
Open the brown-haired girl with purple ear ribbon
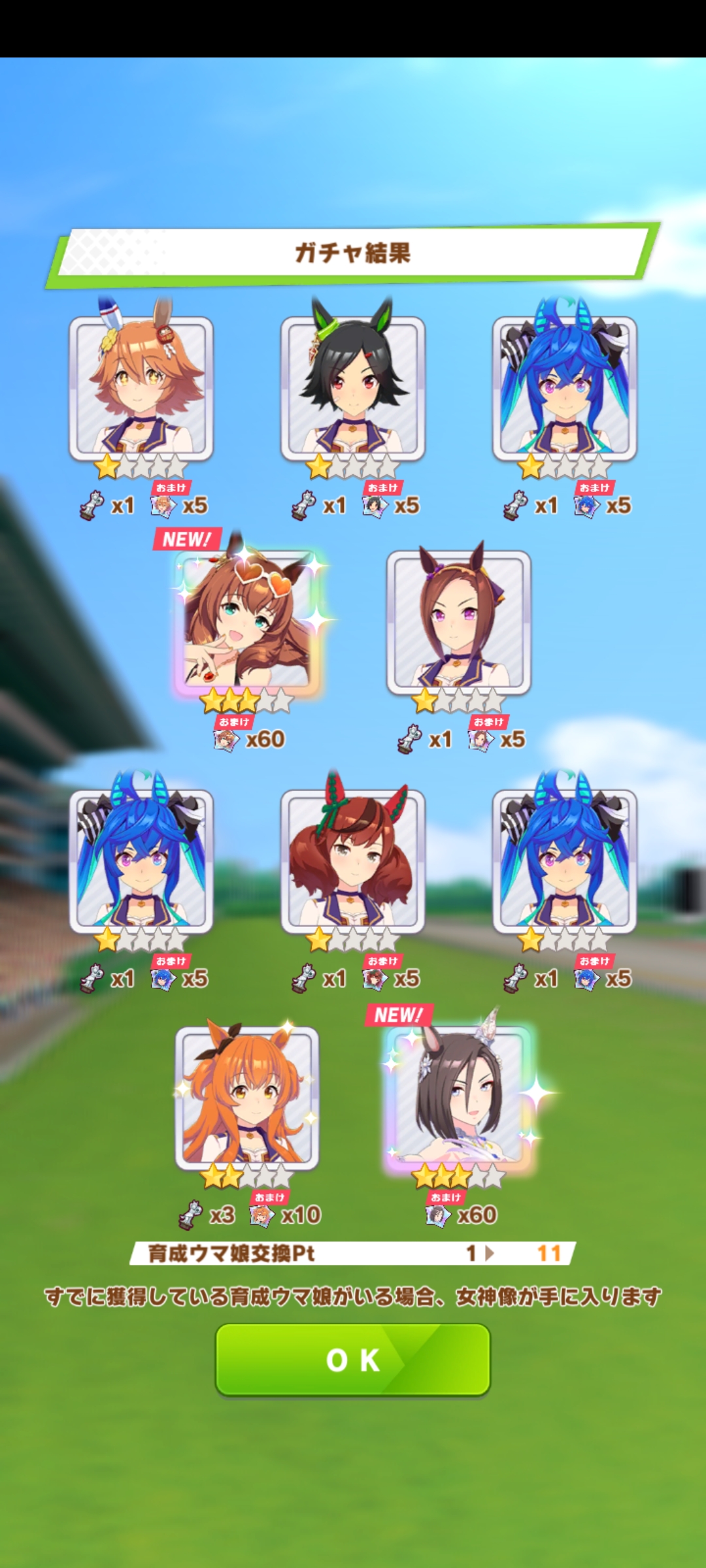point(459,621)
